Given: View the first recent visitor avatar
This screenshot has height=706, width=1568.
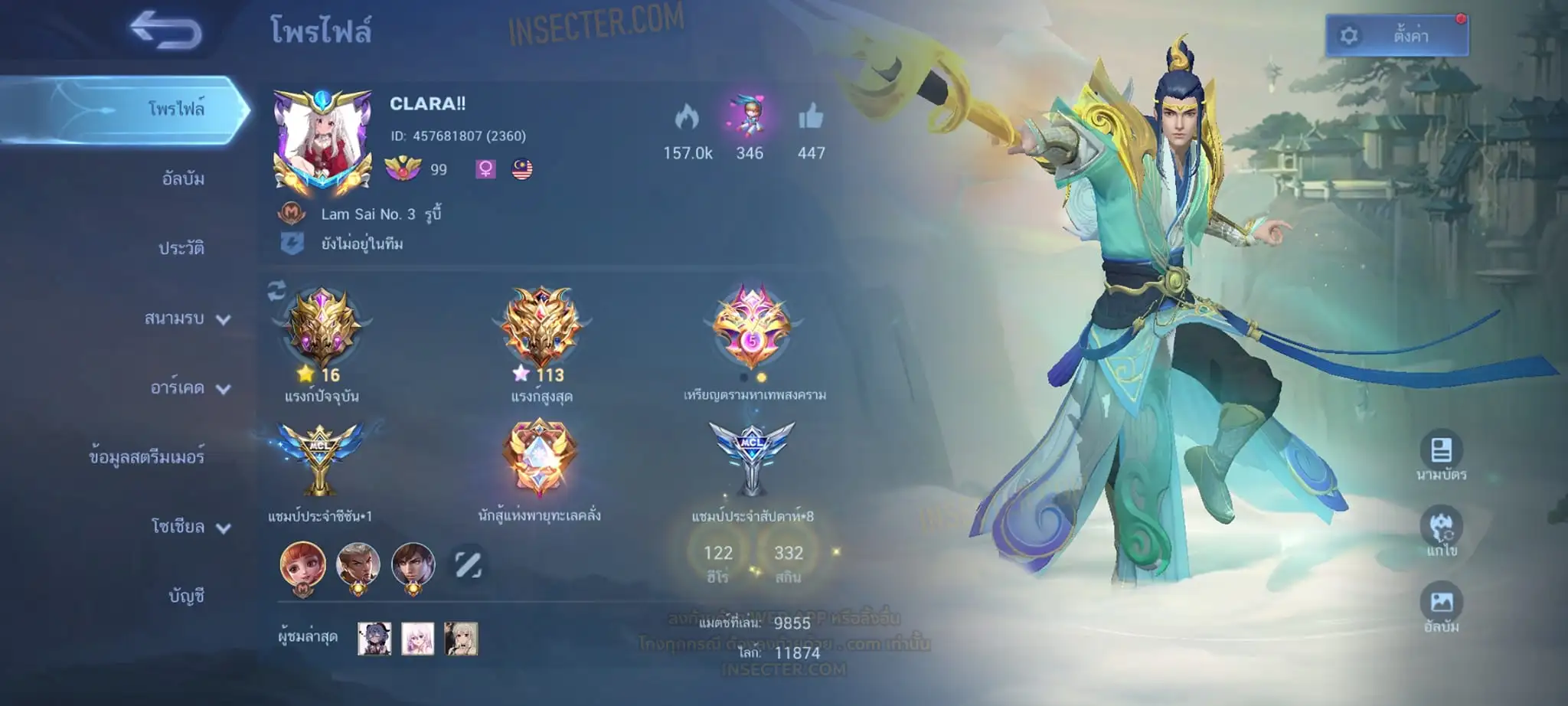Looking at the screenshot, I should point(374,639).
